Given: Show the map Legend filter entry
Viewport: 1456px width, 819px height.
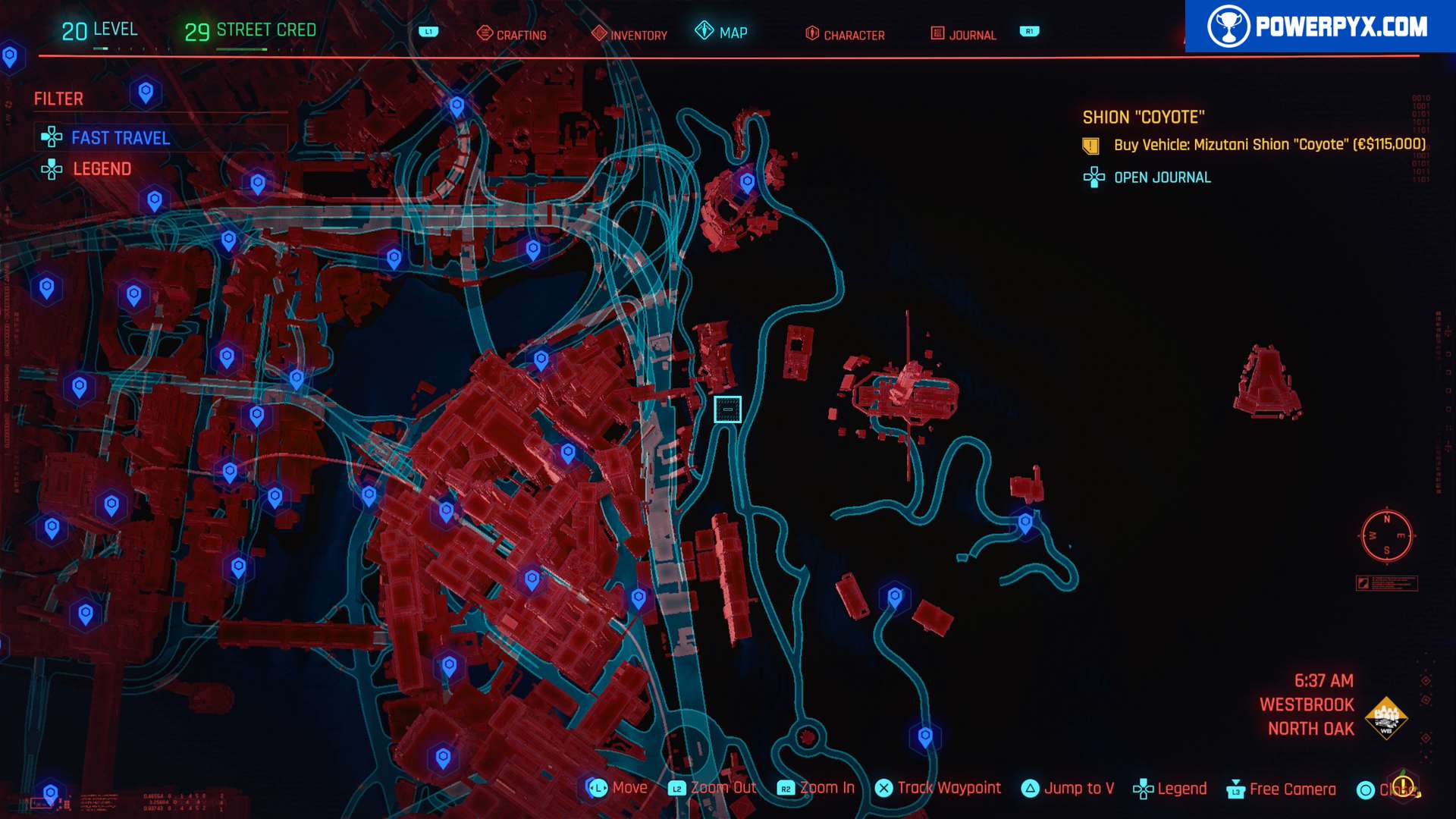Looking at the screenshot, I should pos(102,169).
